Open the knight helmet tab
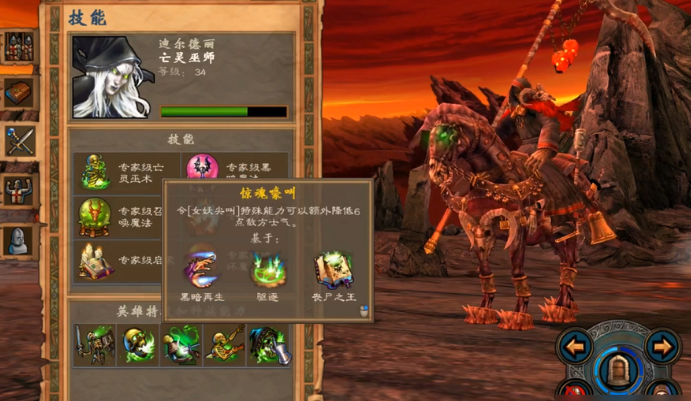 point(19,238)
